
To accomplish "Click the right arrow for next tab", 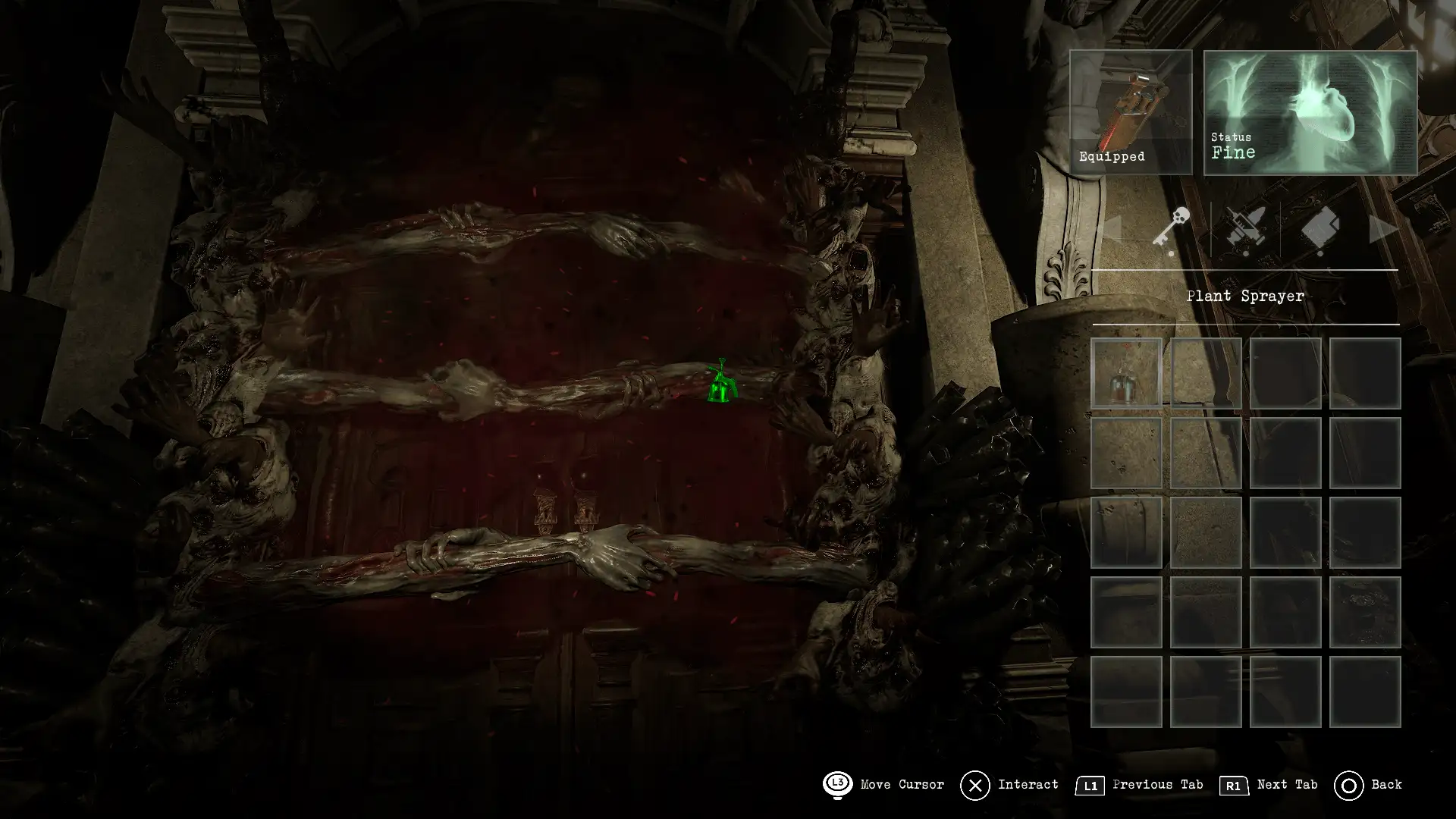I will [1383, 230].
